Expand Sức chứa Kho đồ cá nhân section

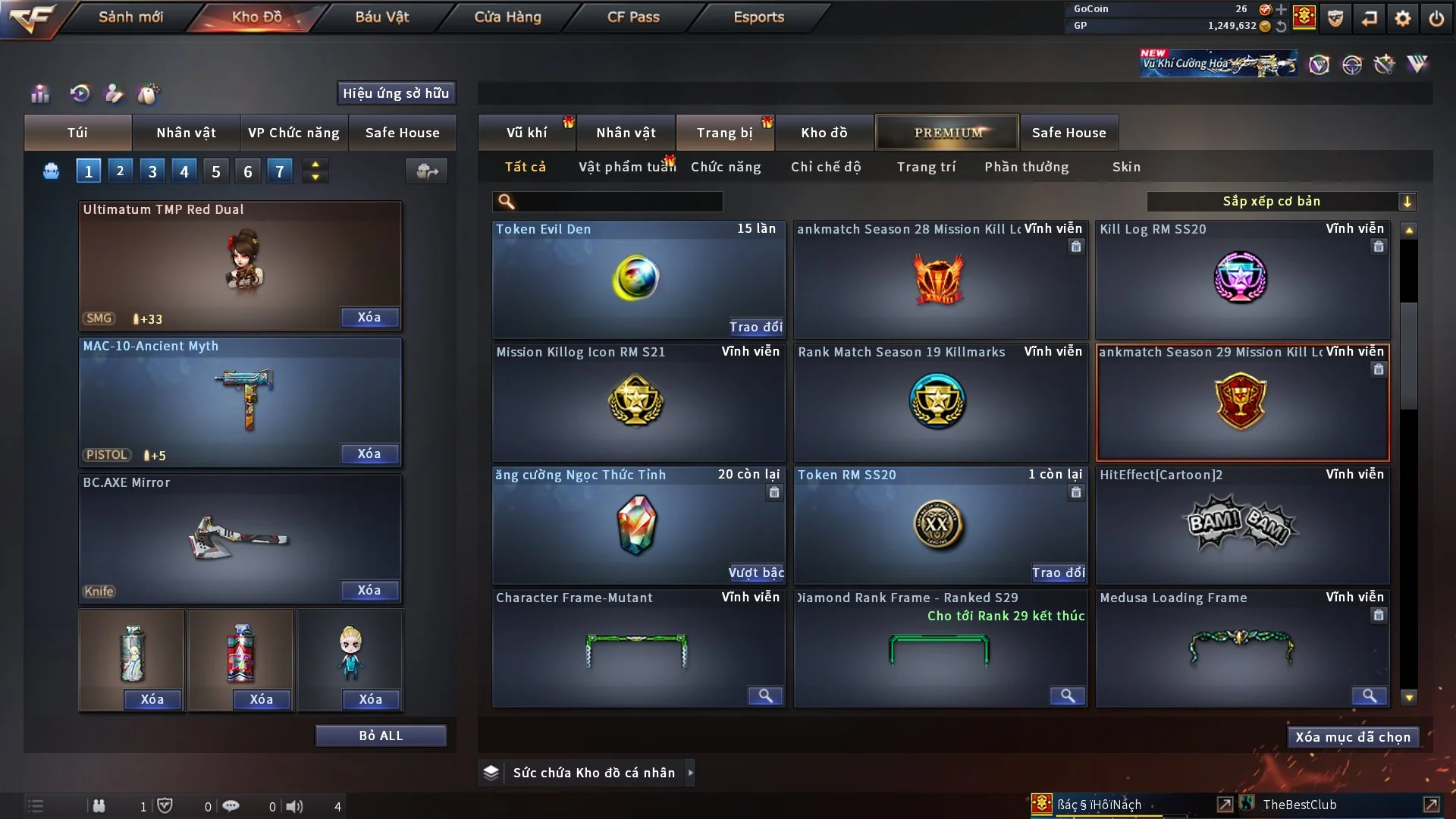[x=594, y=772]
